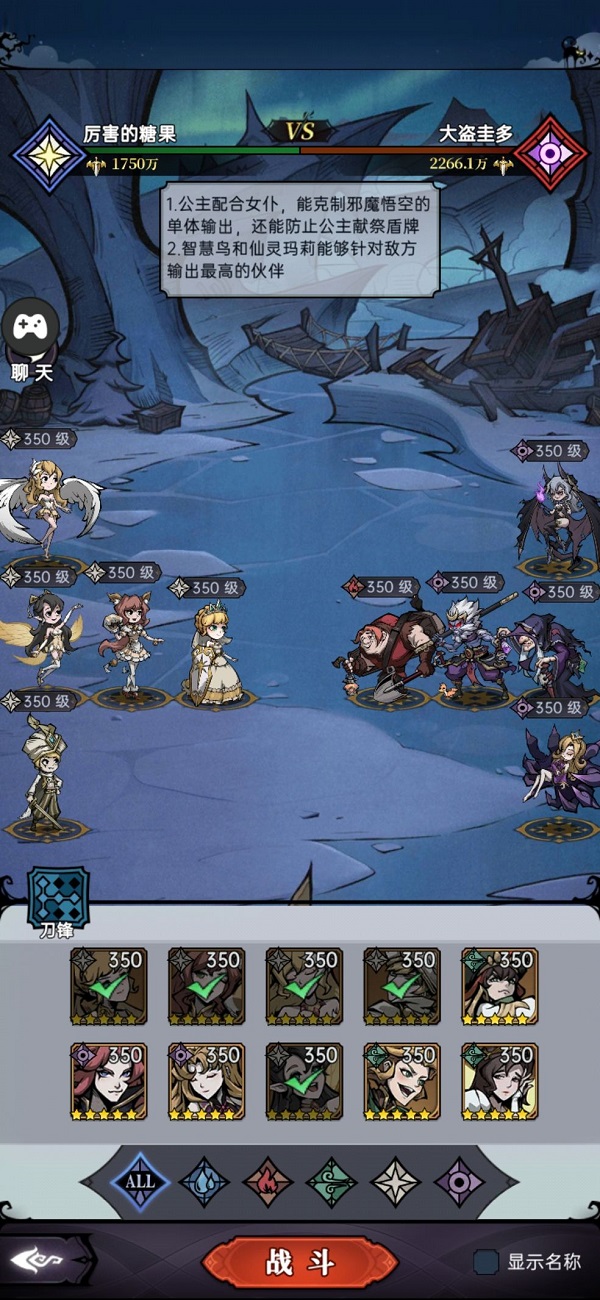Select the dark-haired hero in white card
Screen dimensions: 600x1300
[499, 1081]
